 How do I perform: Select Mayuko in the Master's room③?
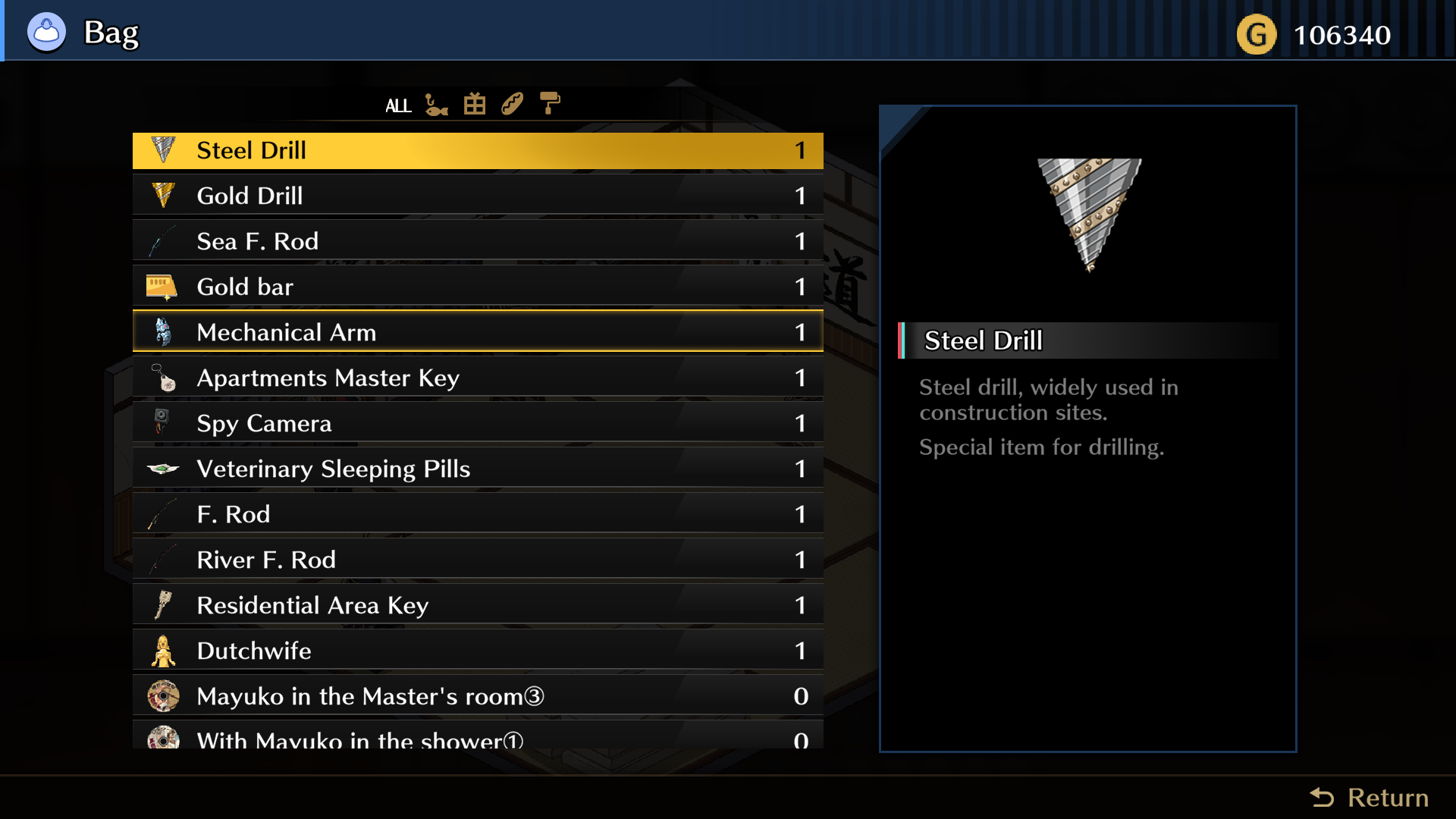coord(478,696)
